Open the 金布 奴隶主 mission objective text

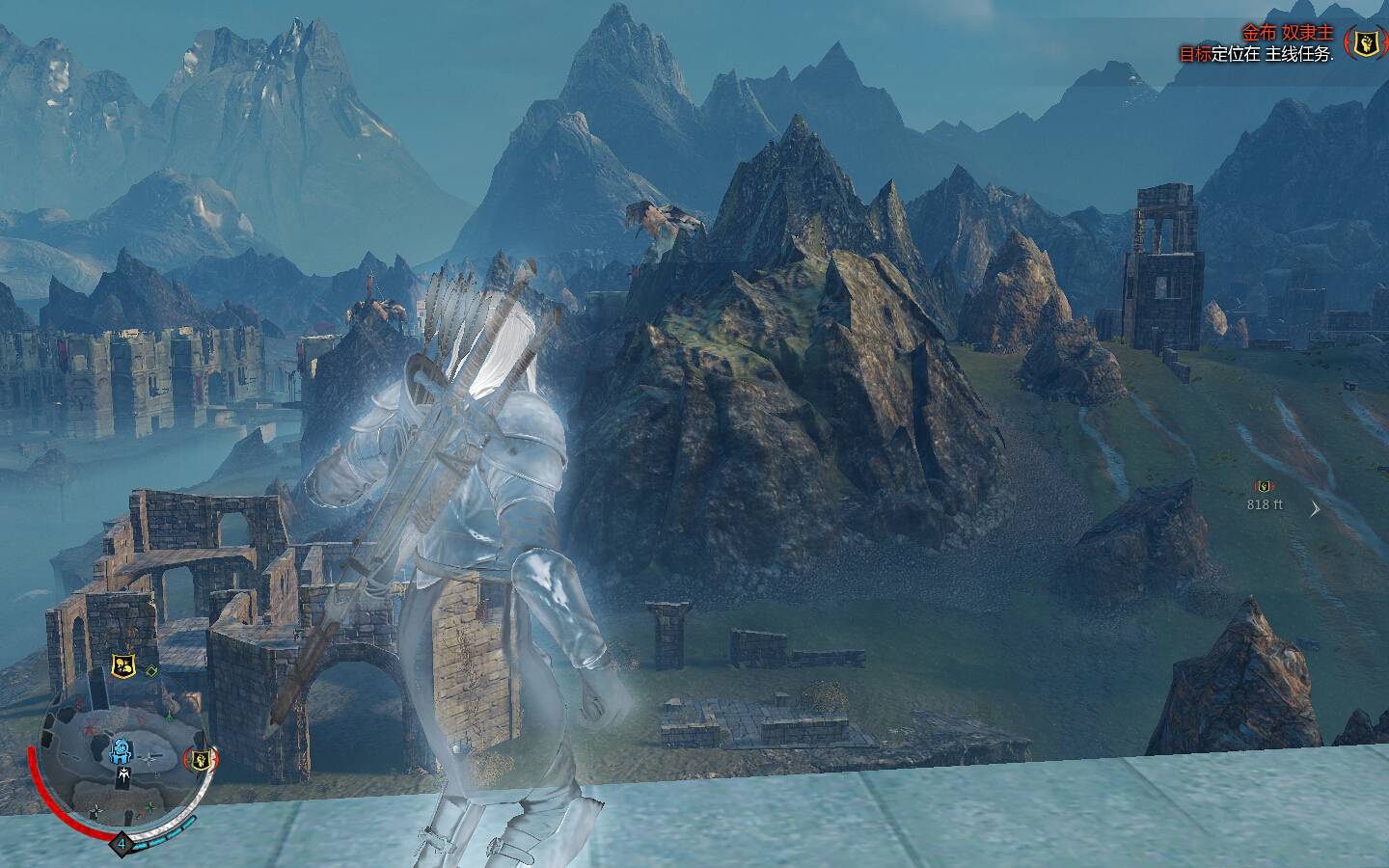[x=1287, y=33]
